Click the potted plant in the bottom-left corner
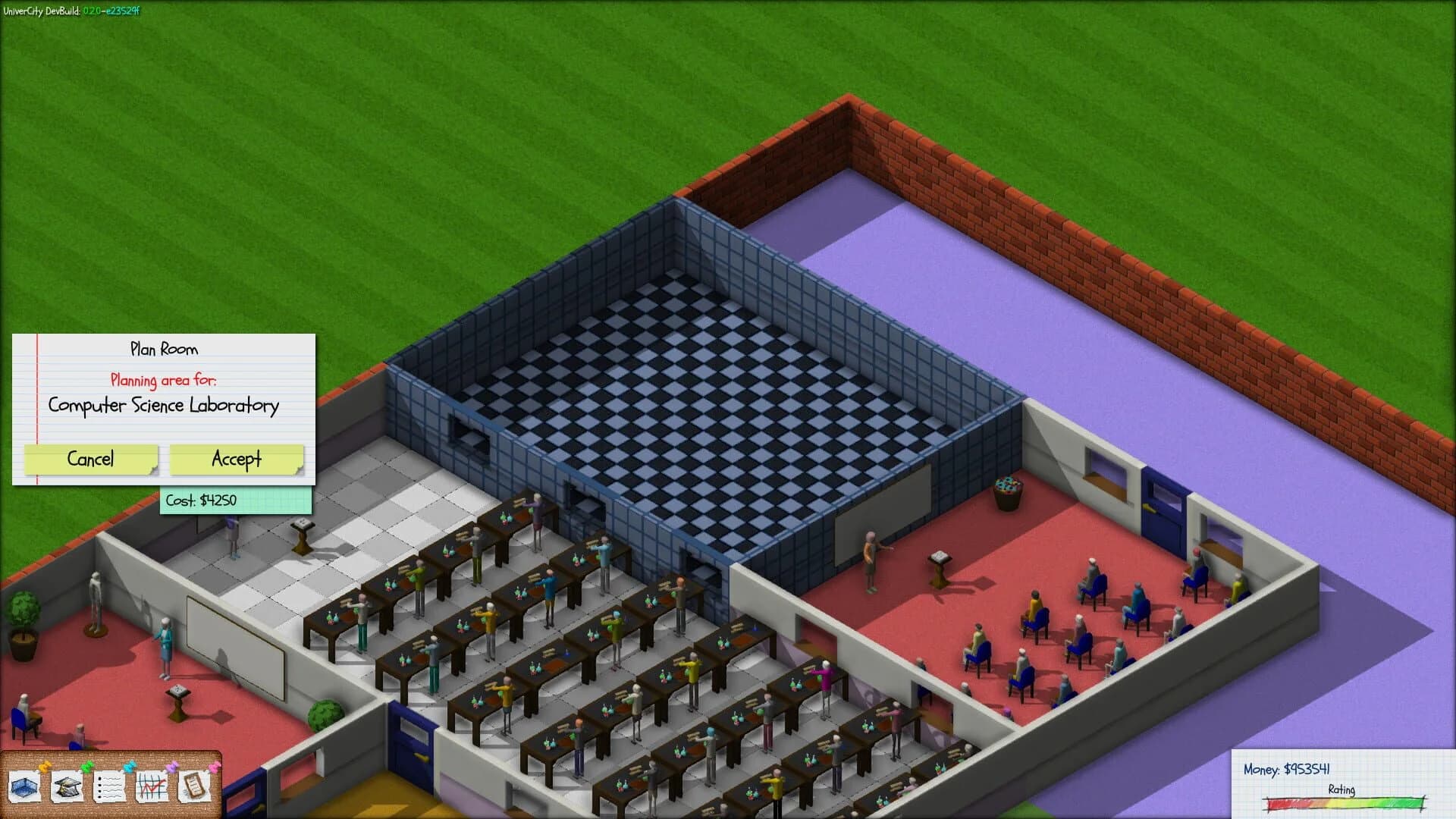This screenshot has height=819, width=1456. click(25, 623)
